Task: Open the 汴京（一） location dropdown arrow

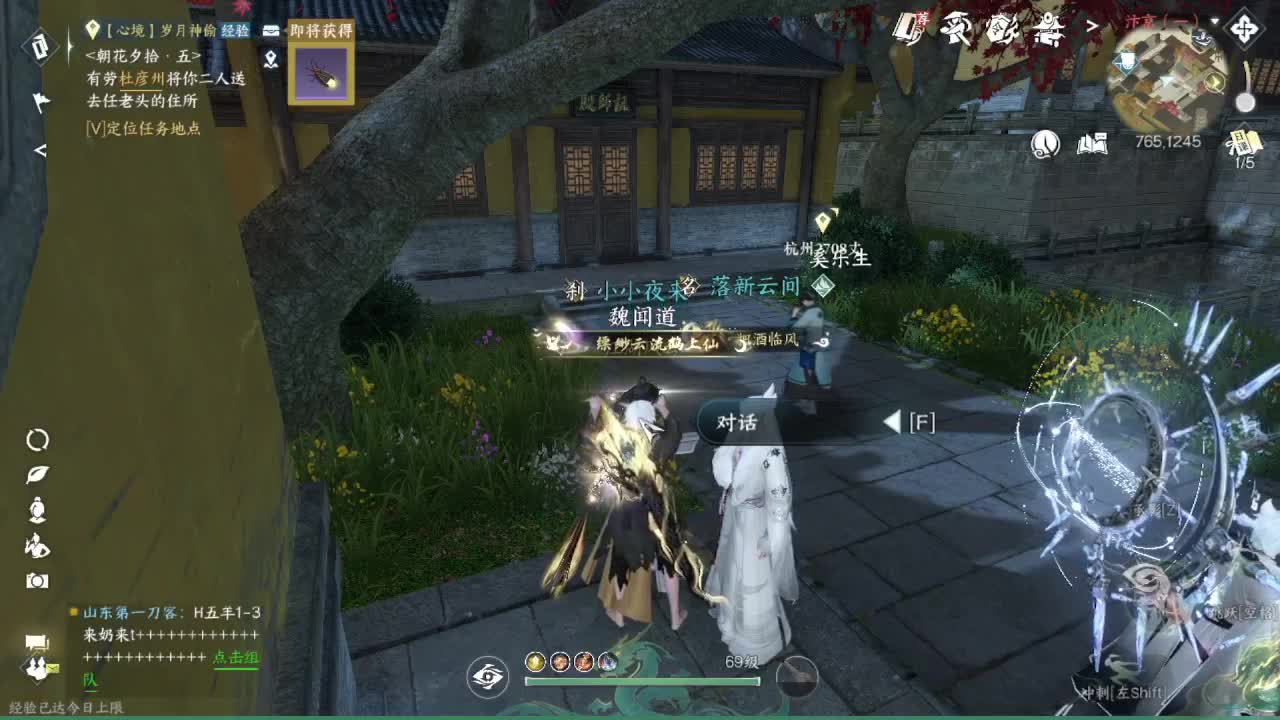Action: coord(1216,21)
